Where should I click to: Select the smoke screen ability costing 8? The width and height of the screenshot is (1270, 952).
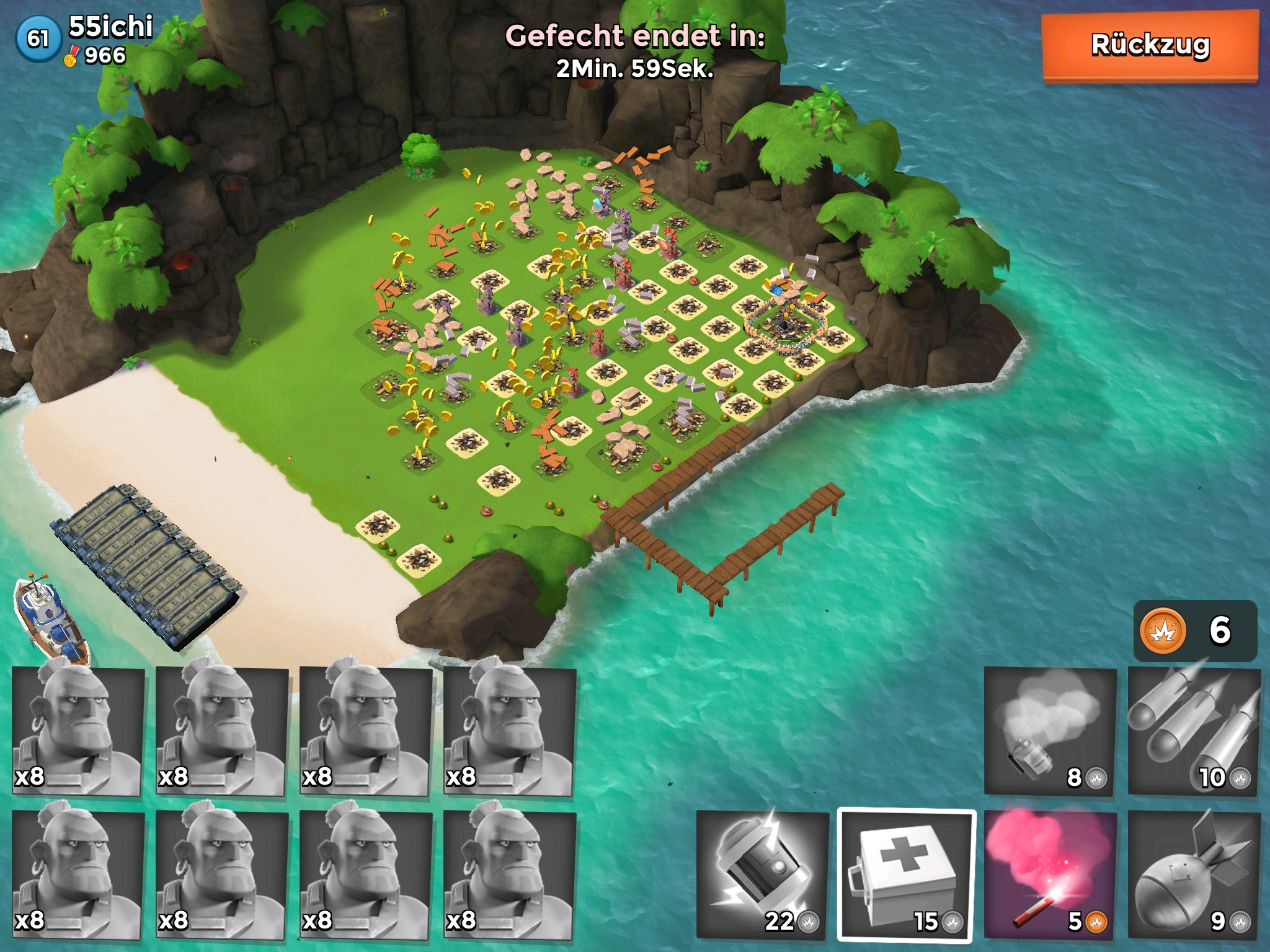[1049, 731]
